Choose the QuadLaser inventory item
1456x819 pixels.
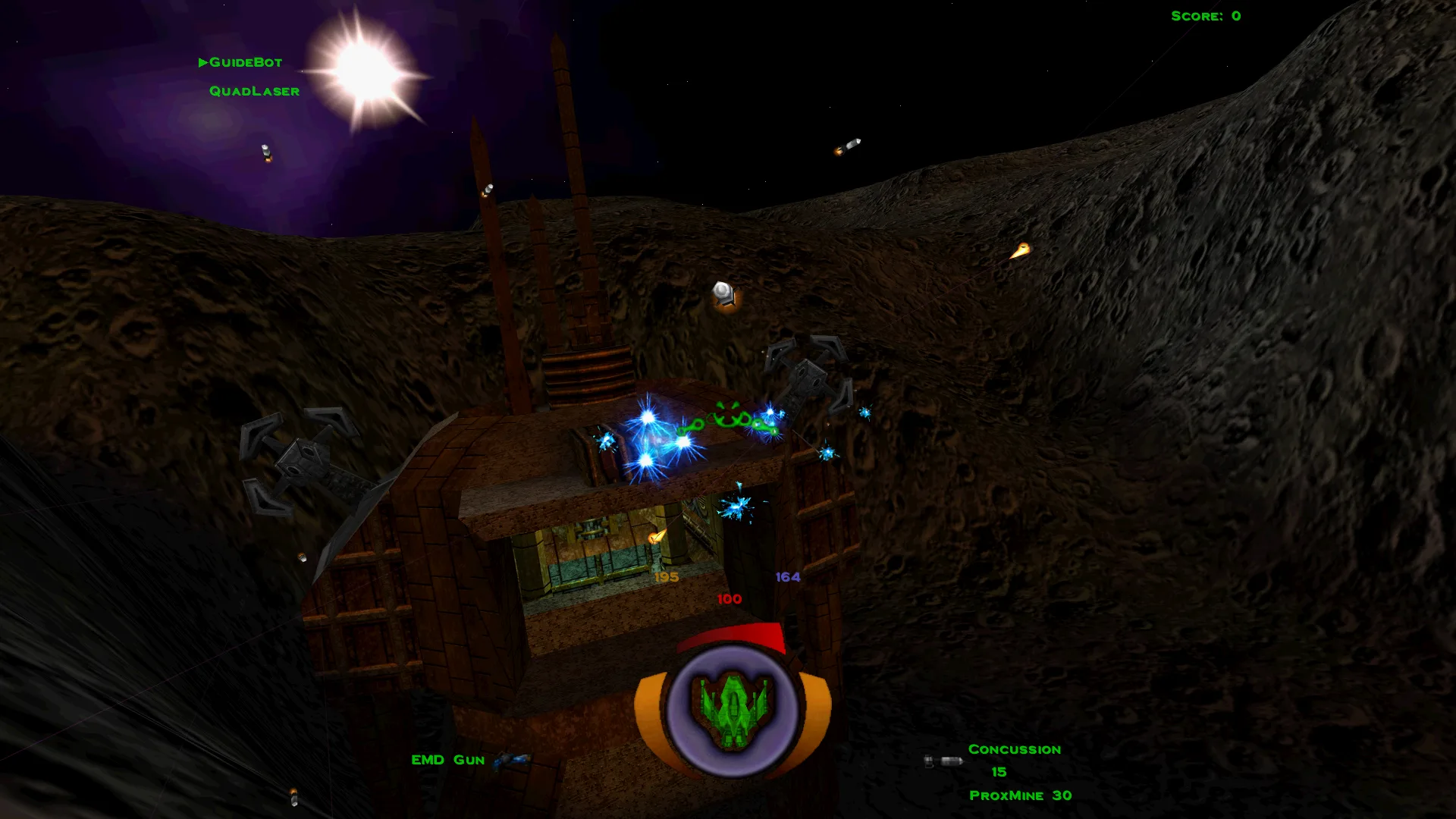pyautogui.click(x=254, y=91)
